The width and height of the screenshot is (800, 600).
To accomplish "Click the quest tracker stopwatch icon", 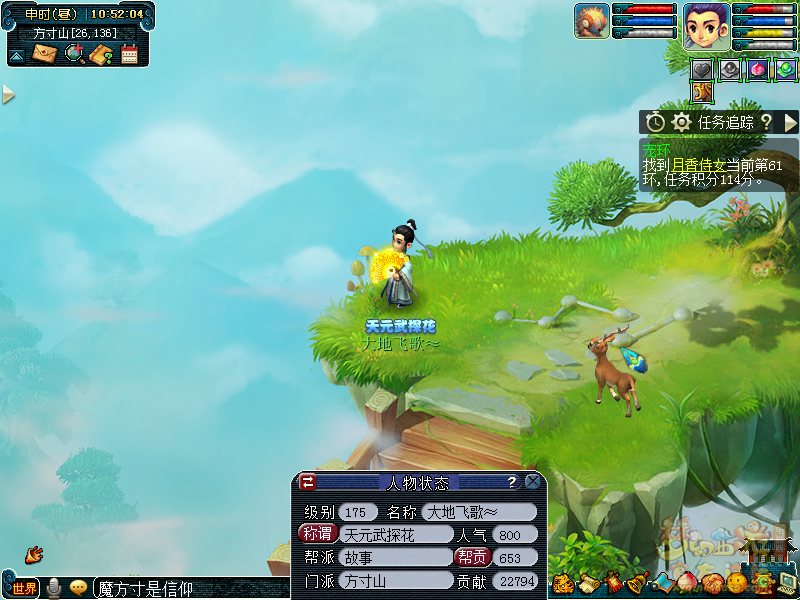I will (x=655, y=122).
